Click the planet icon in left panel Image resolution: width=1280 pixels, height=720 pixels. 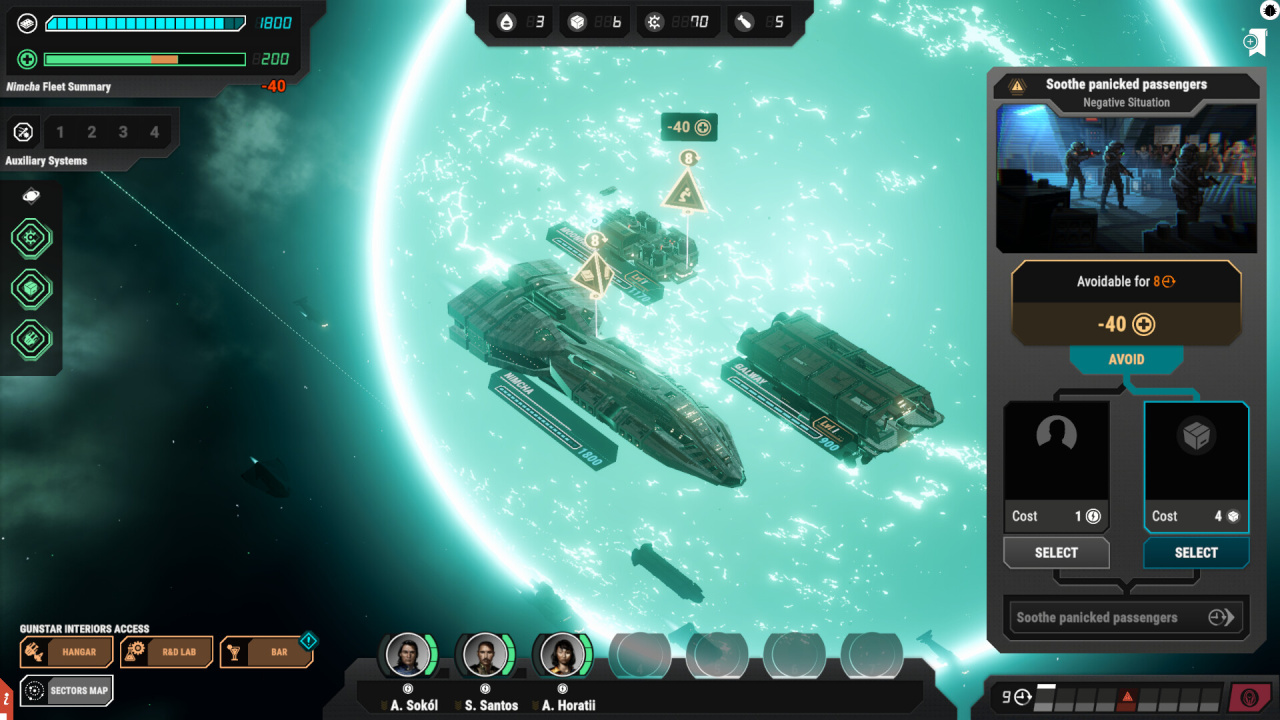30,196
